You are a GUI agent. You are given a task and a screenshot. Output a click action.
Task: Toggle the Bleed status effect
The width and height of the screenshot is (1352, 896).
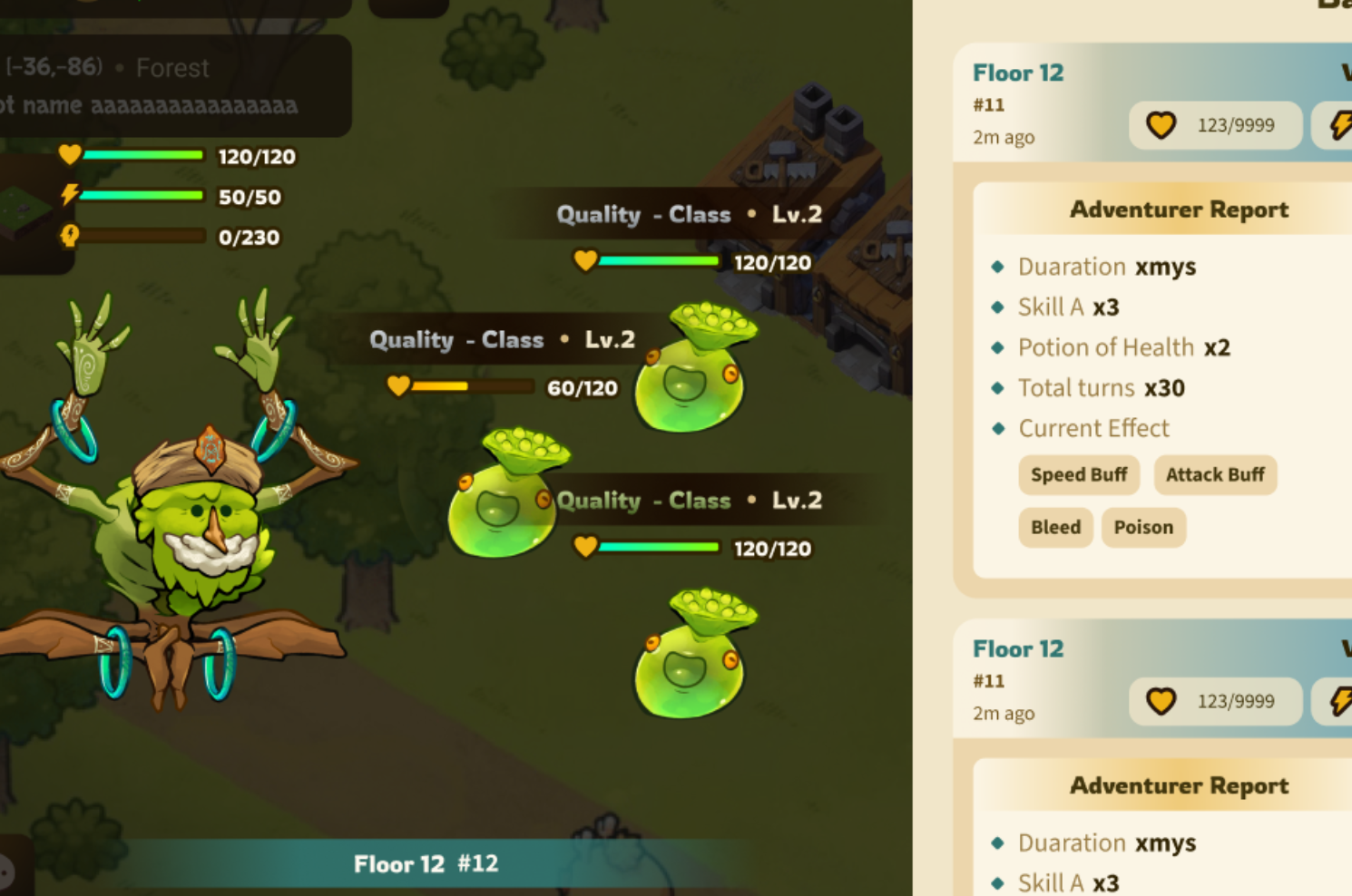(1055, 527)
